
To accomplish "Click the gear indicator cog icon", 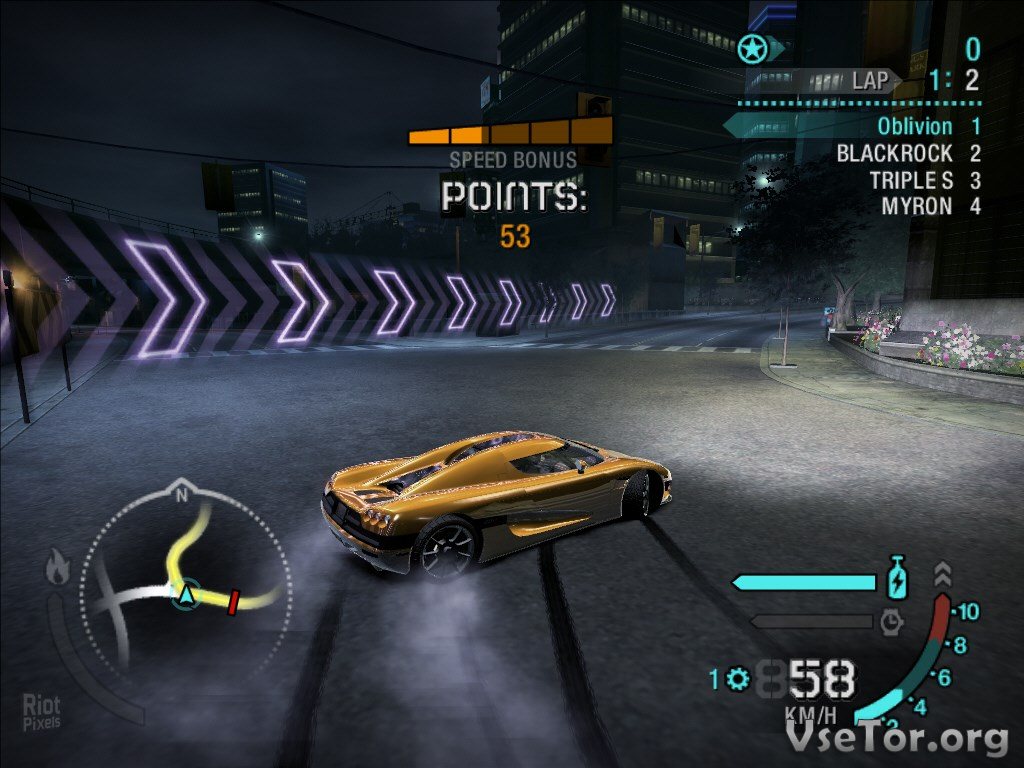I will point(739,679).
